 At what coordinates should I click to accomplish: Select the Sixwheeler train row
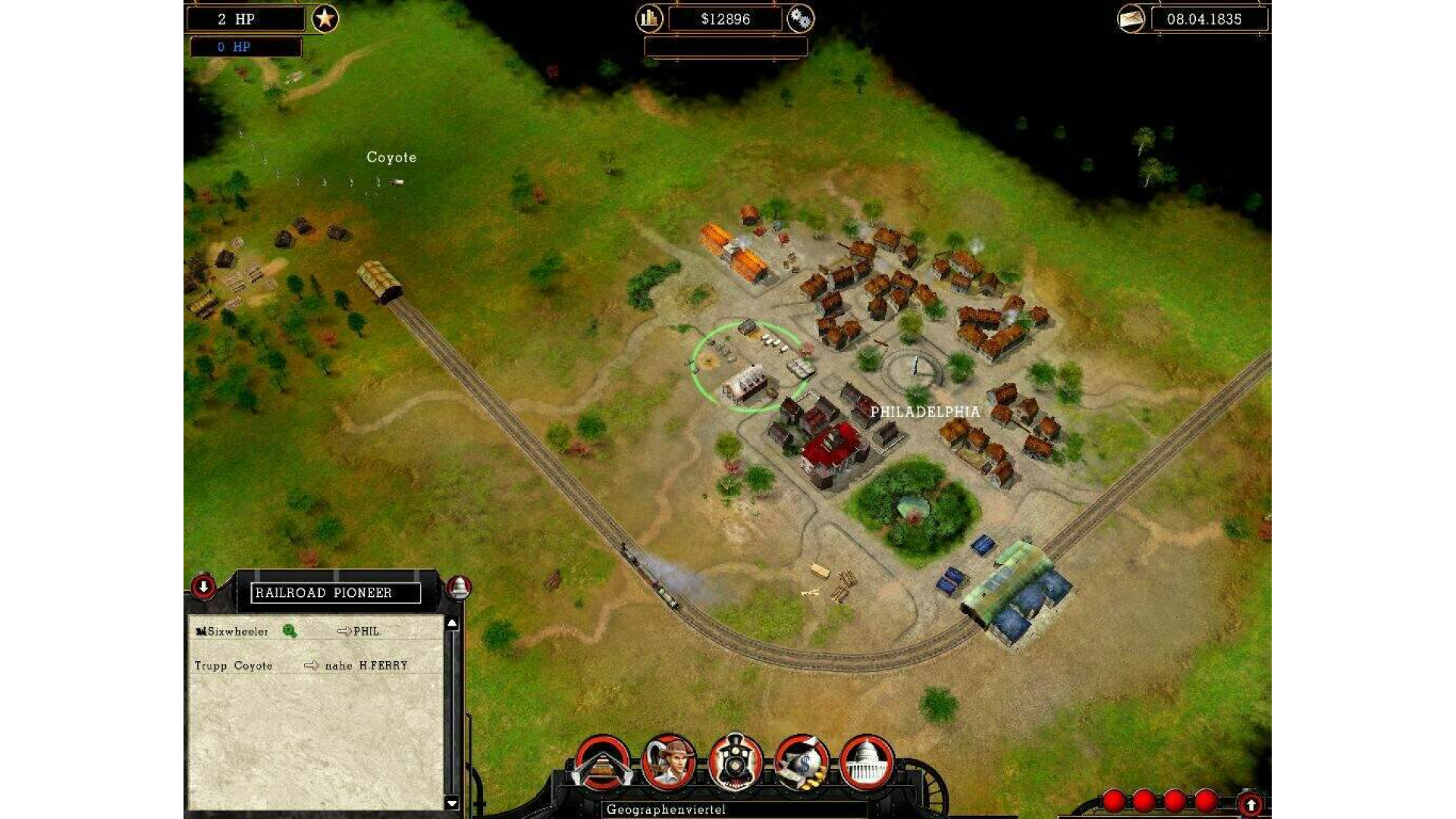(232, 631)
